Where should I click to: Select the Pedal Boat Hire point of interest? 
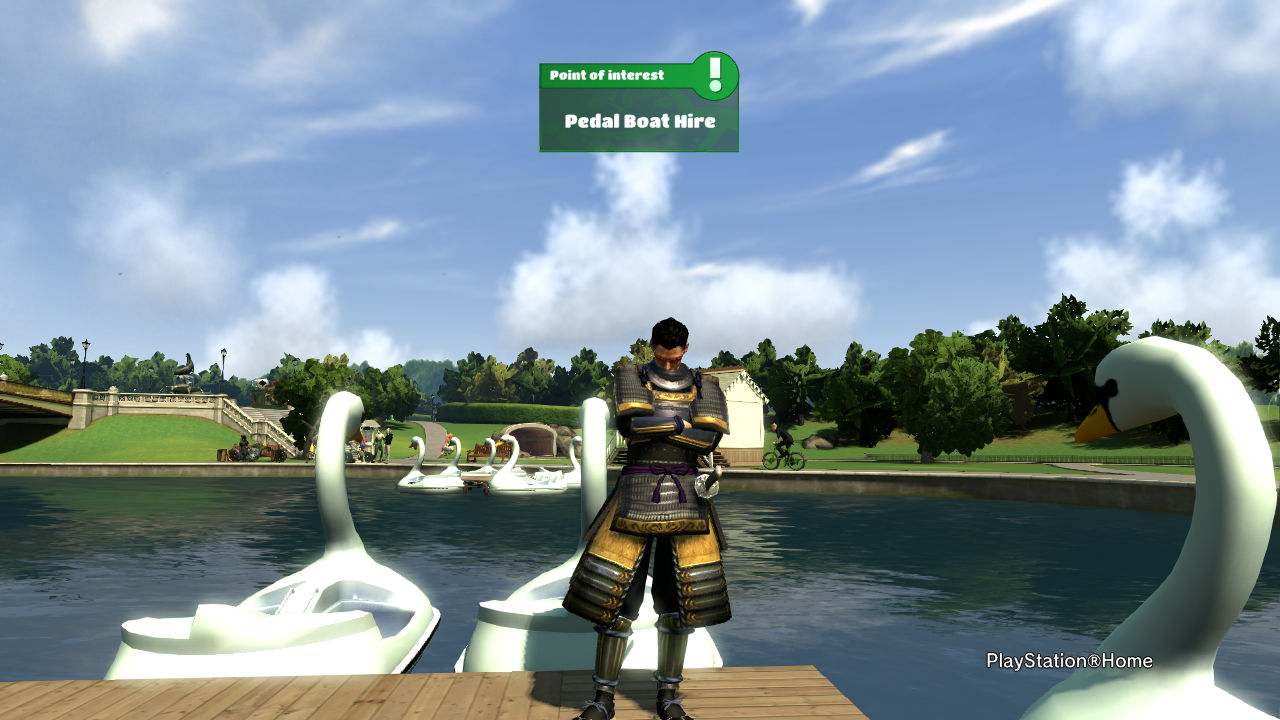point(639,121)
